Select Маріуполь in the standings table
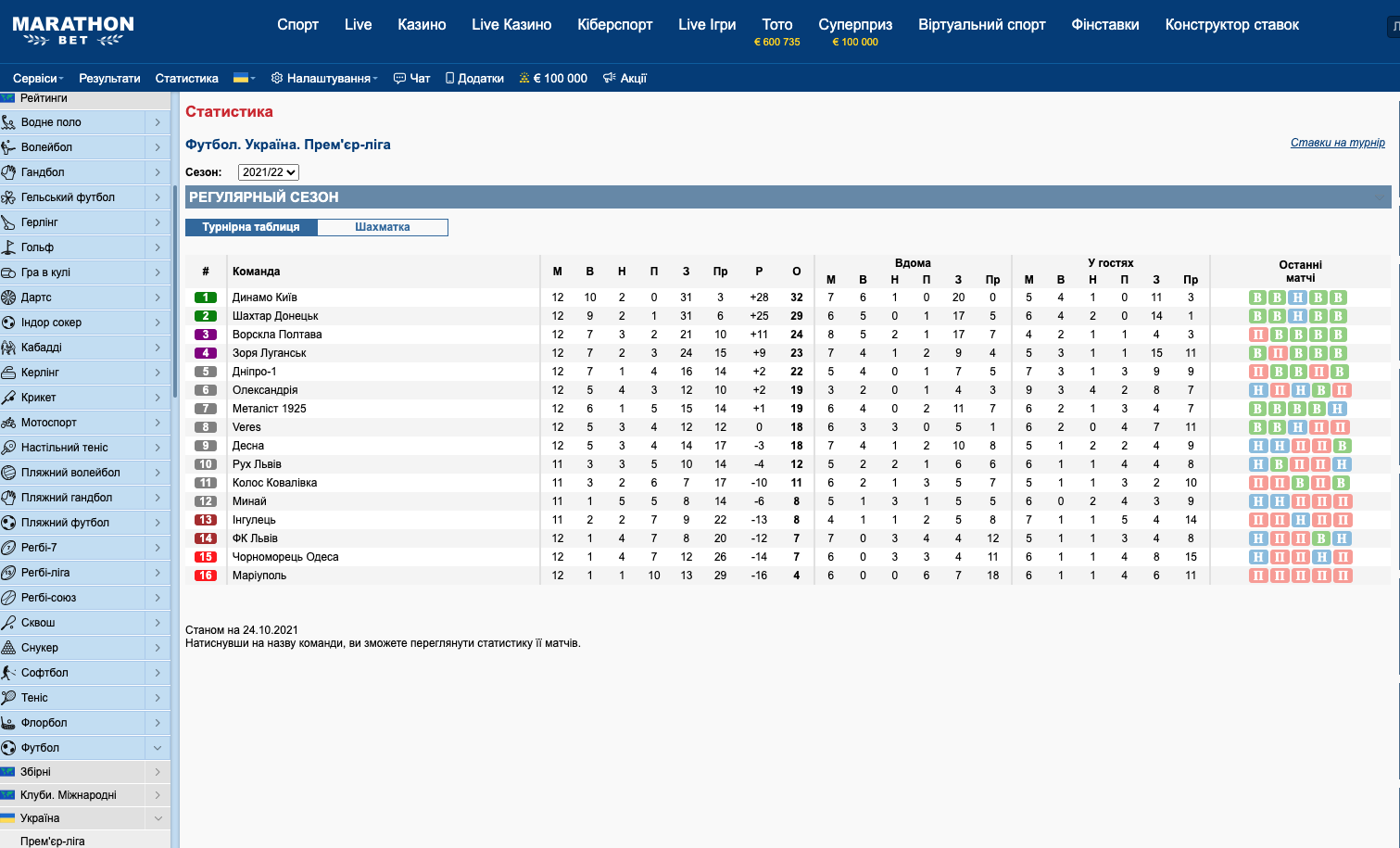 point(259,576)
